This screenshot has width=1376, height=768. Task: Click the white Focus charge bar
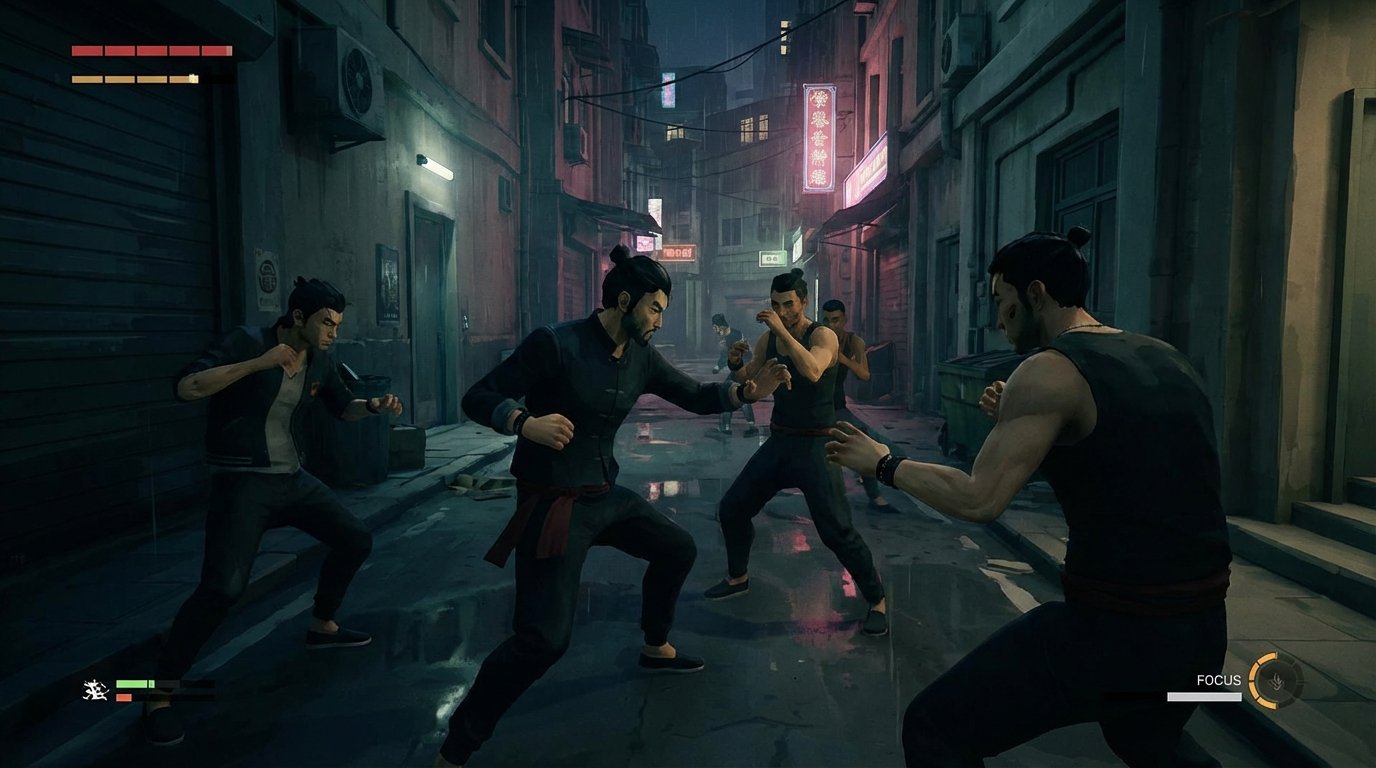point(1205,696)
